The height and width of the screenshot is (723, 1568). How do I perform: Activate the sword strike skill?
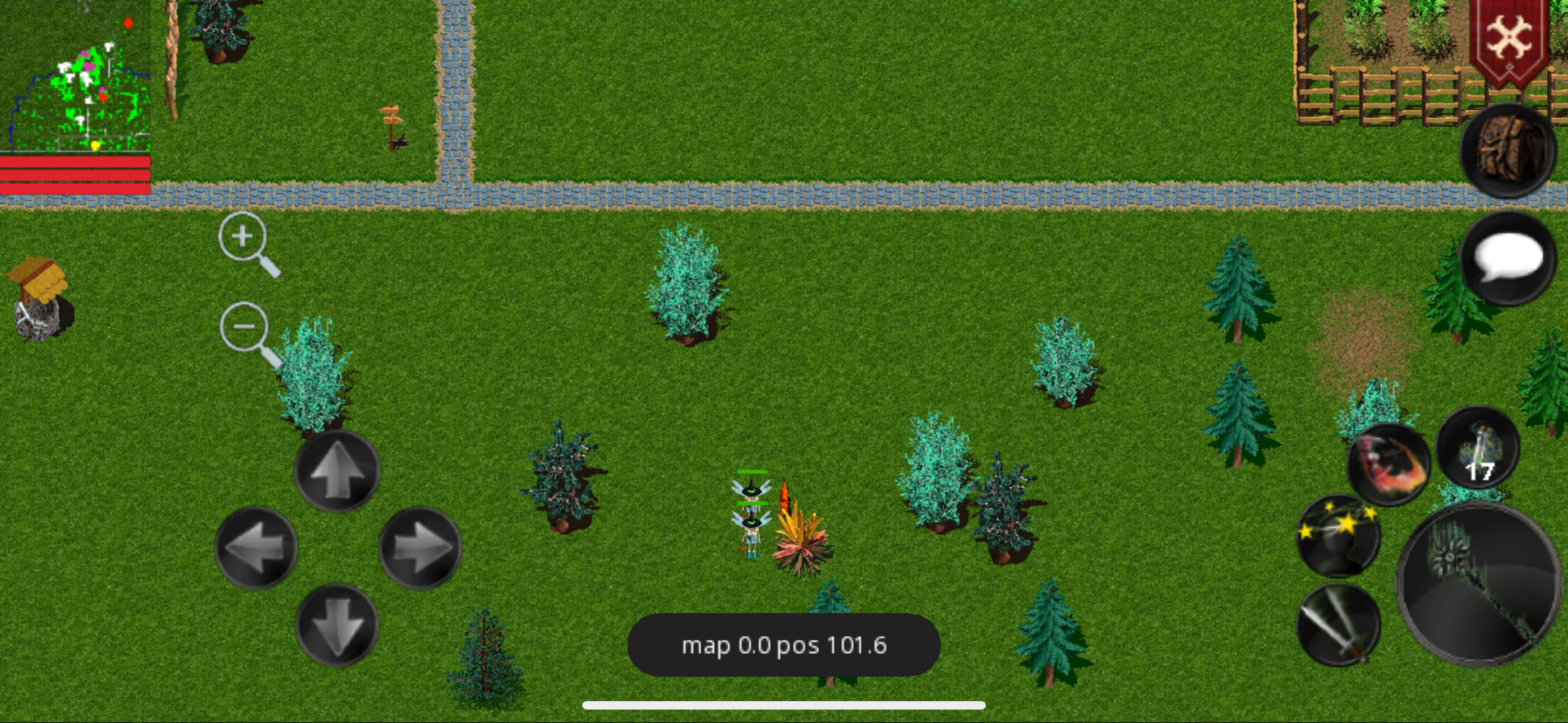click(x=1338, y=624)
